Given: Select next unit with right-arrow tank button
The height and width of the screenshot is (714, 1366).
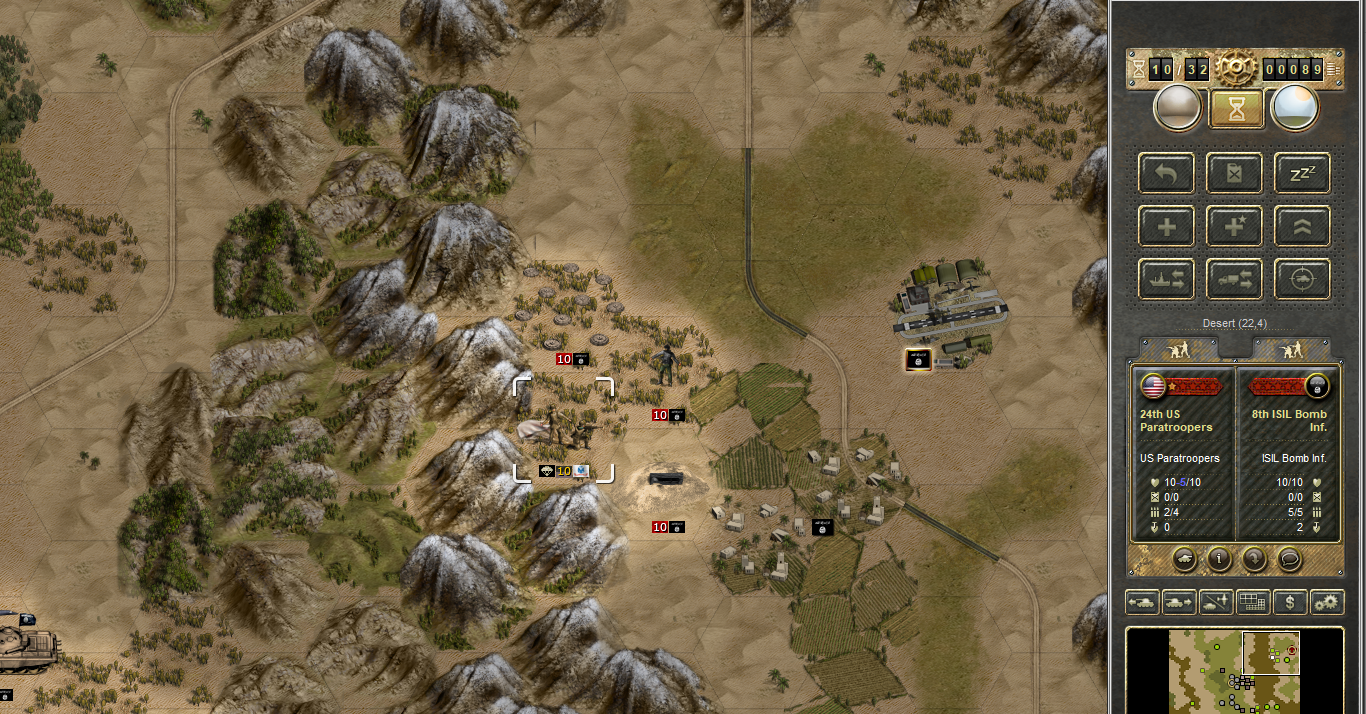Looking at the screenshot, I should (x=1179, y=602).
